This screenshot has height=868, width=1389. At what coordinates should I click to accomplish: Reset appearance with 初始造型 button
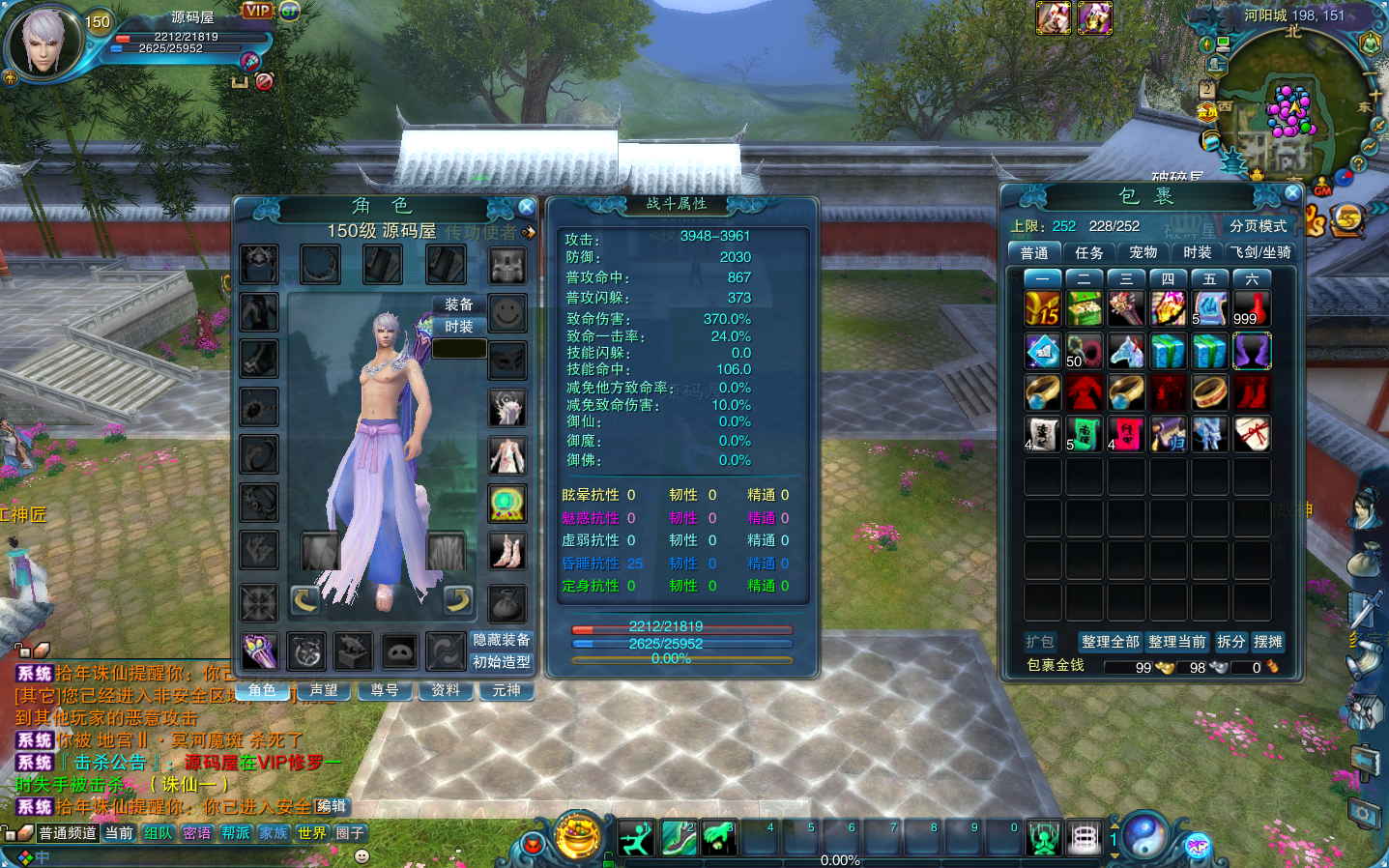pos(501,662)
